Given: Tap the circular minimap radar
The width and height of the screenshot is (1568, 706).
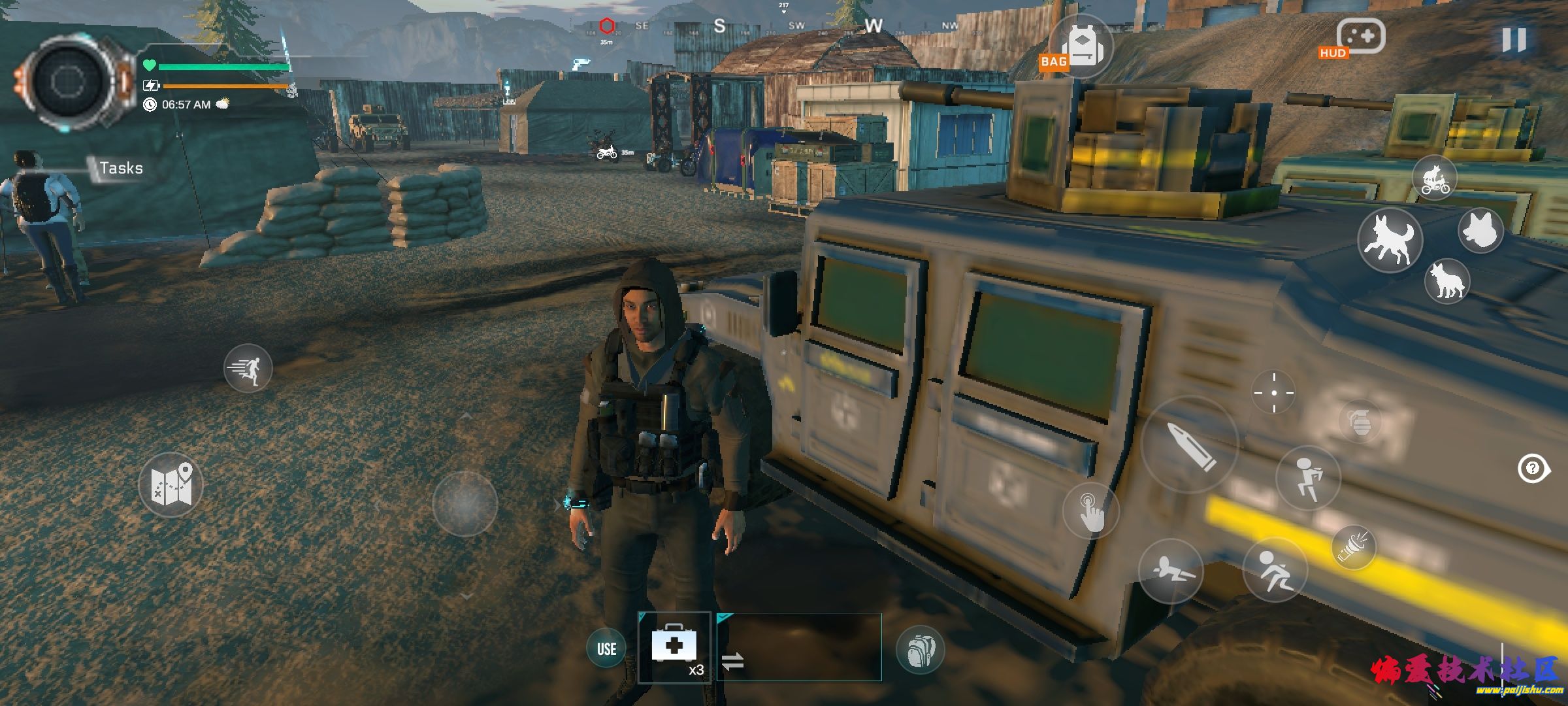Looking at the screenshot, I should pyautogui.click(x=67, y=82).
